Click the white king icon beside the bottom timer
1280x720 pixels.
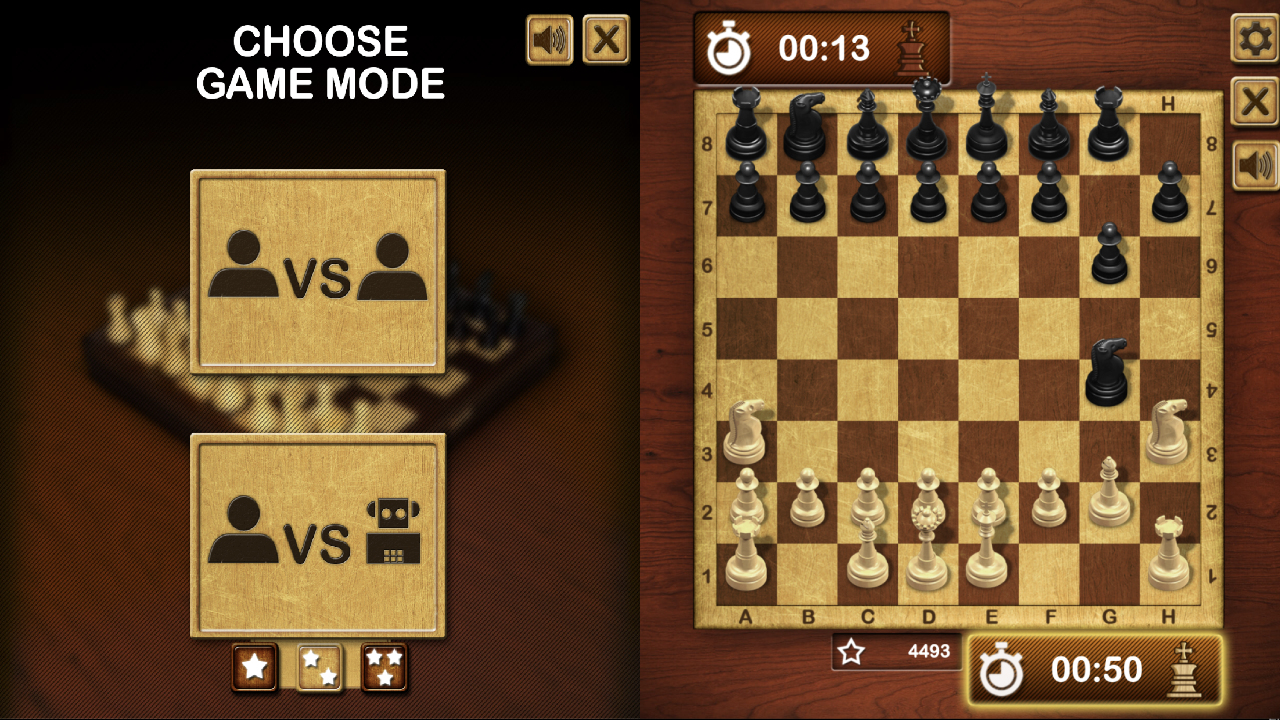[x=1186, y=671]
